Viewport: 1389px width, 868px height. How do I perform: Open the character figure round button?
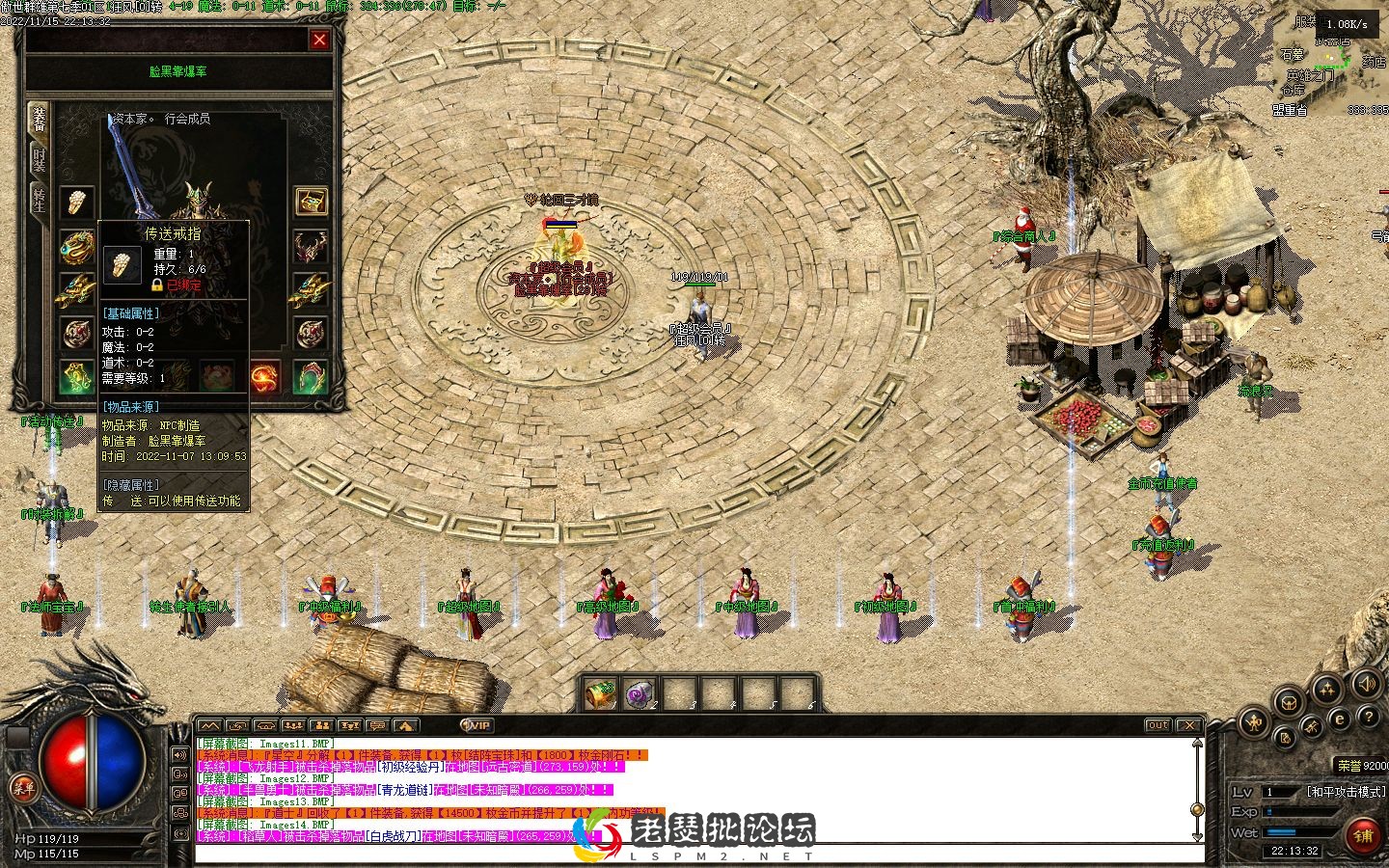1254,721
